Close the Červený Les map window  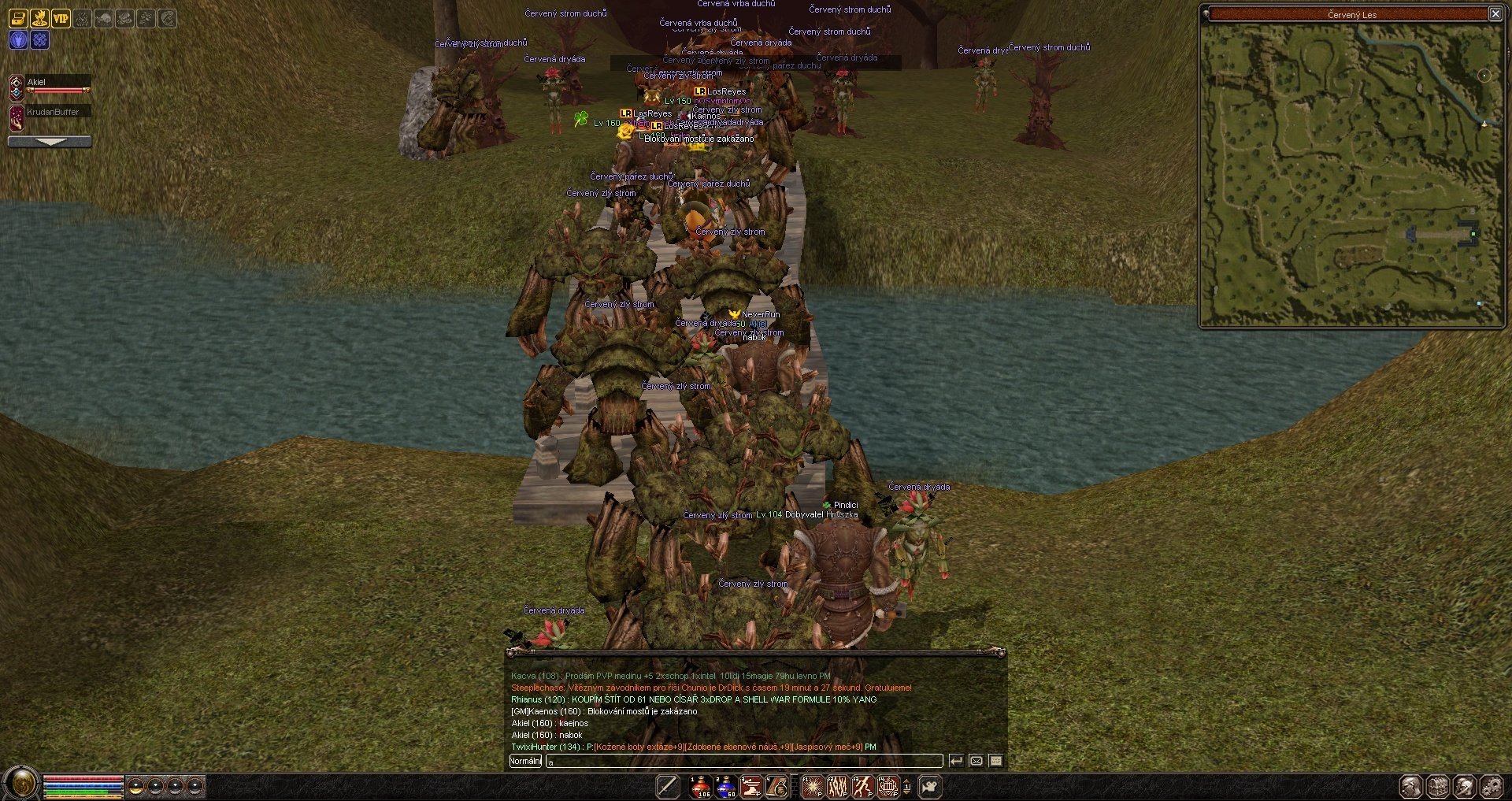[1495, 13]
